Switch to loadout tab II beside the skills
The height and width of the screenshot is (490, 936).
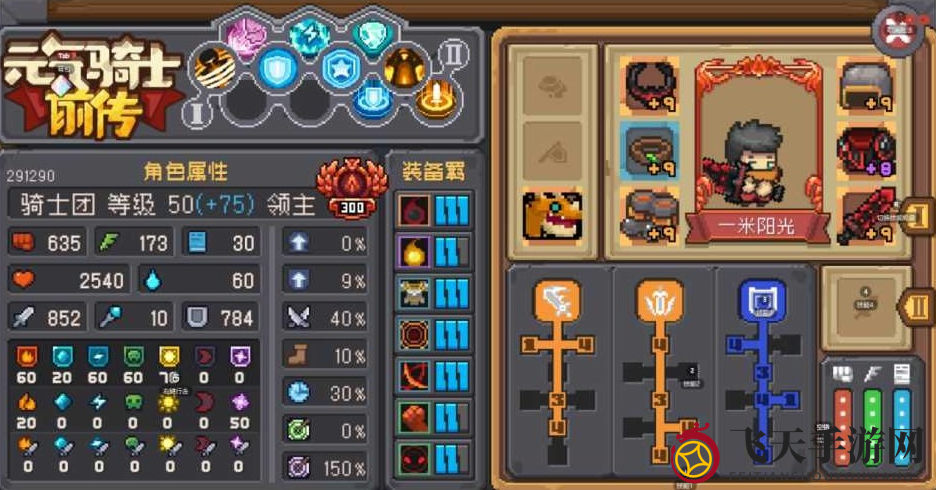pyautogui.click(x=917, y=303)
